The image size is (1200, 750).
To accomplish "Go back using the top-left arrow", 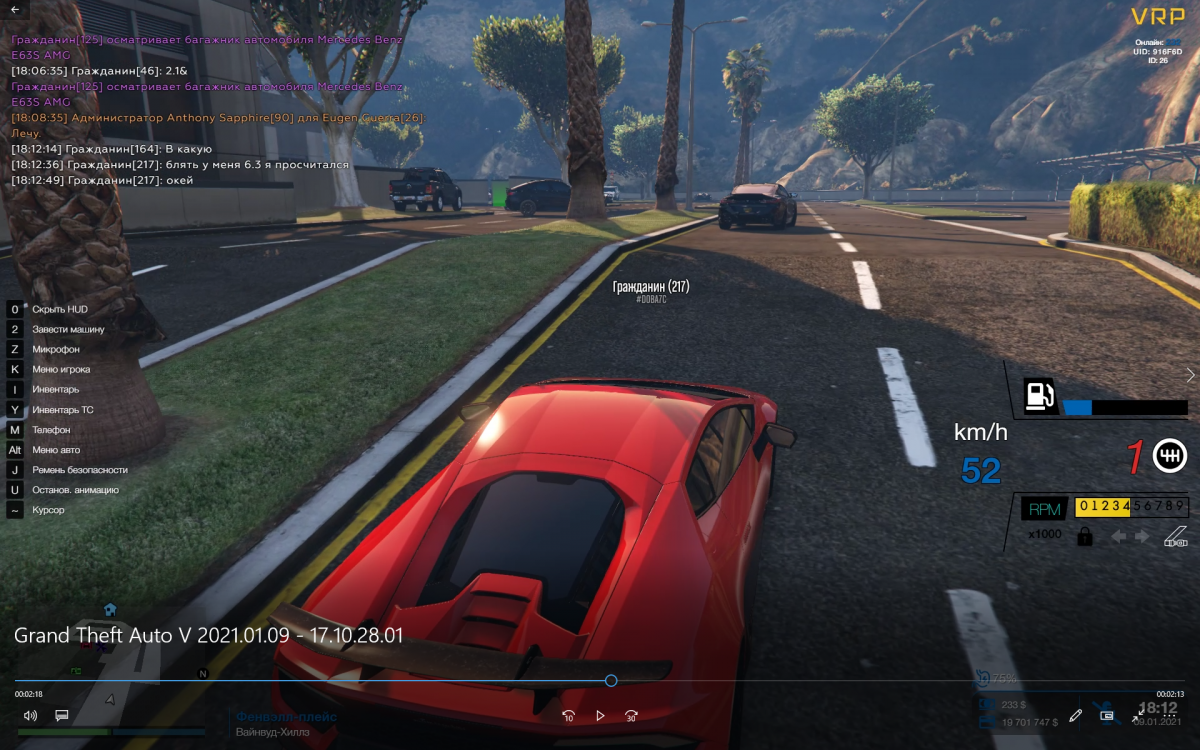I will pos(15,9).
